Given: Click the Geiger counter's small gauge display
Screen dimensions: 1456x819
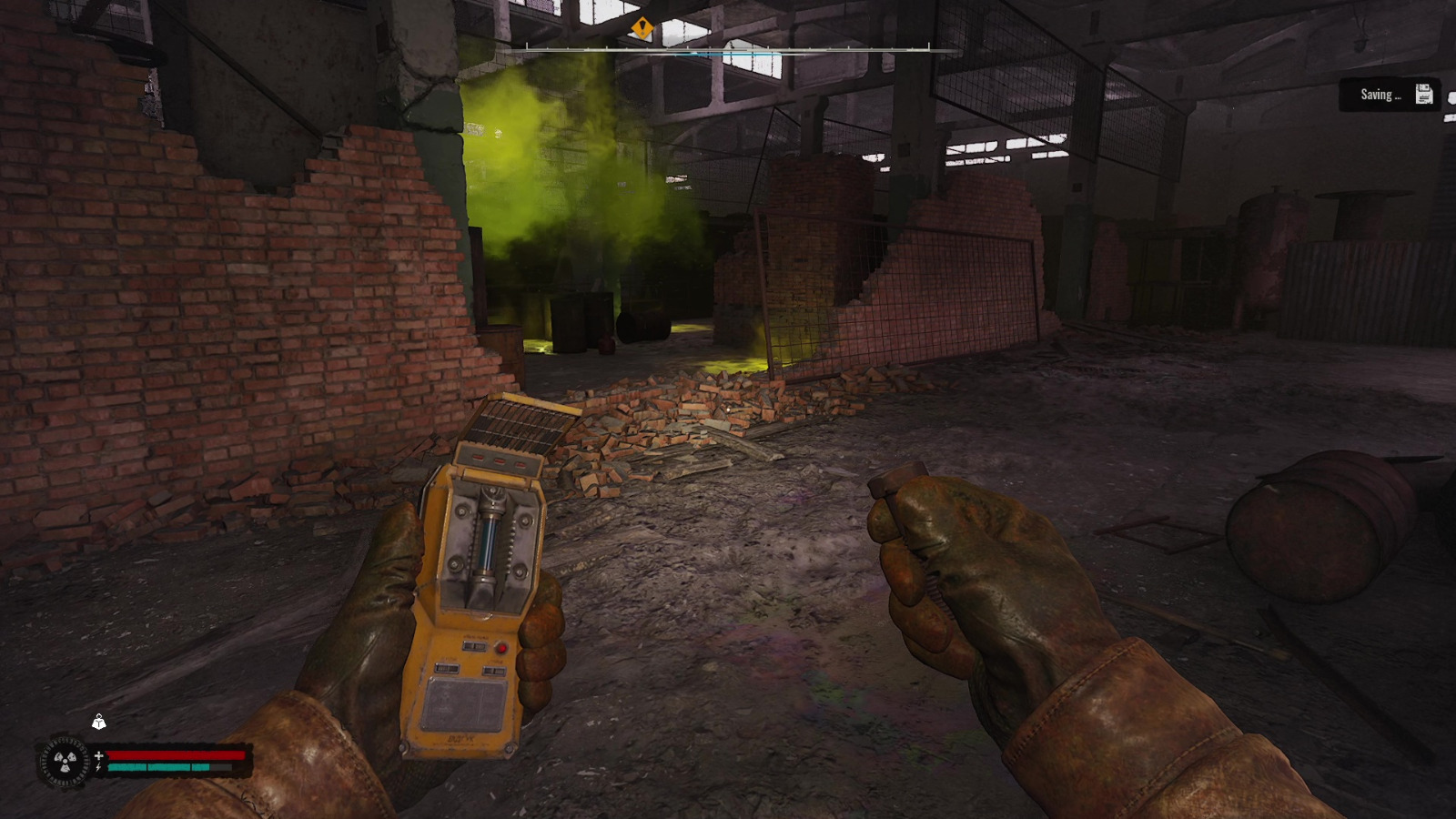Looking at the screenshot, I should [475, 646].
